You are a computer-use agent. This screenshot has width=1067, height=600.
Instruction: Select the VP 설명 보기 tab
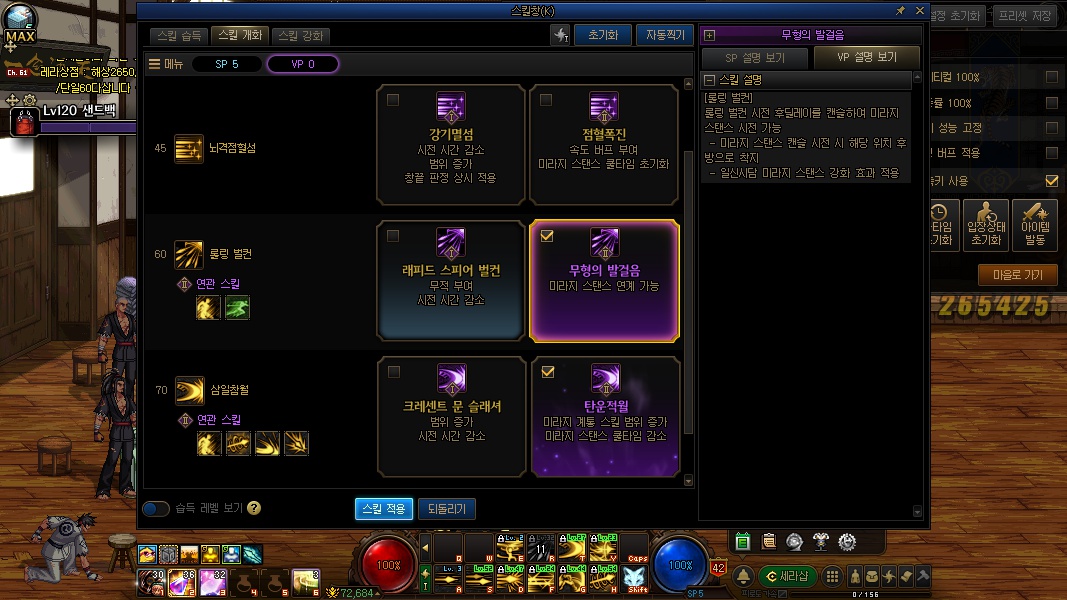(867, 58)
